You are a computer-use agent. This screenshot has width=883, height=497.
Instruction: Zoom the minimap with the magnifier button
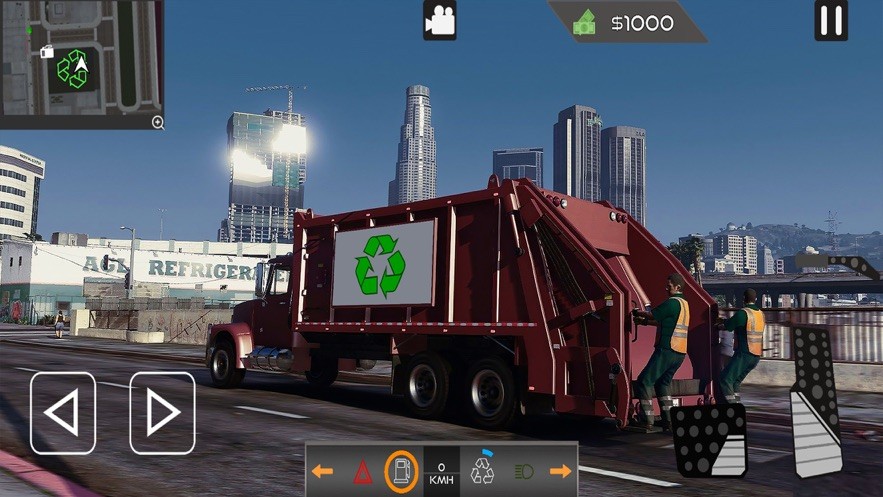(157, 122)
